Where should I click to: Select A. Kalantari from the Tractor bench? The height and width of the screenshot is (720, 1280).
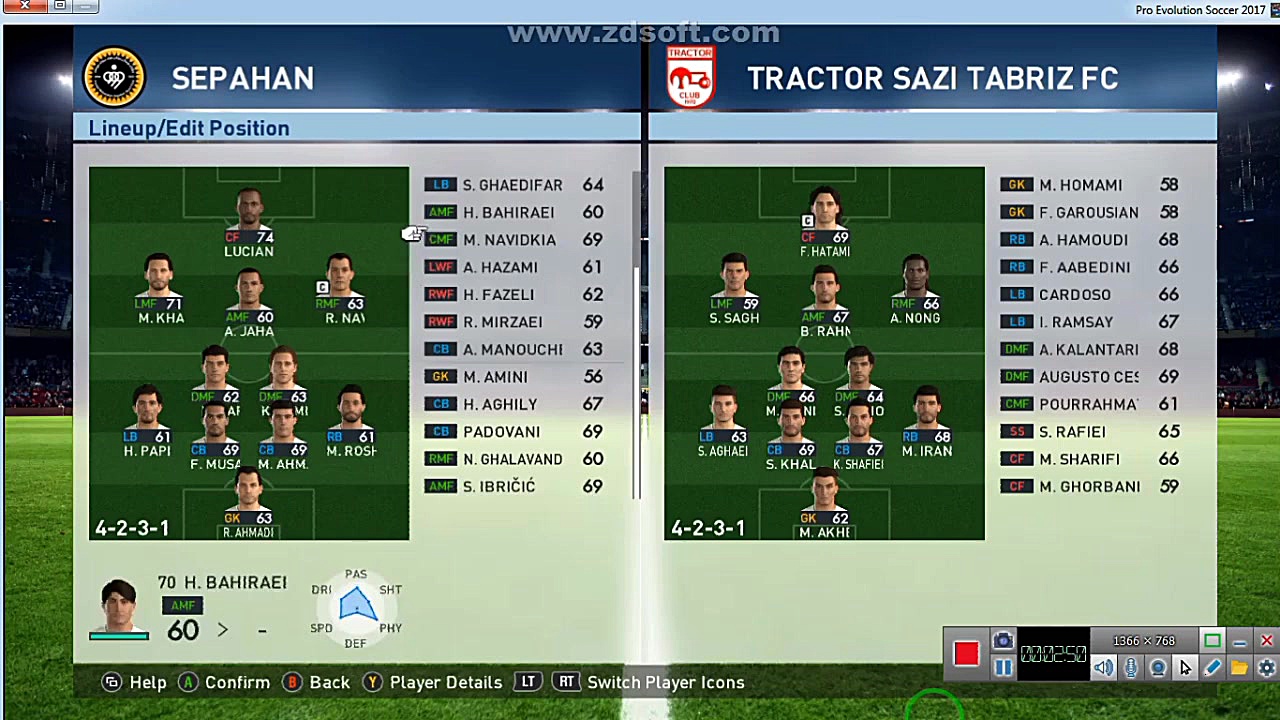(x=1088, y=350)
